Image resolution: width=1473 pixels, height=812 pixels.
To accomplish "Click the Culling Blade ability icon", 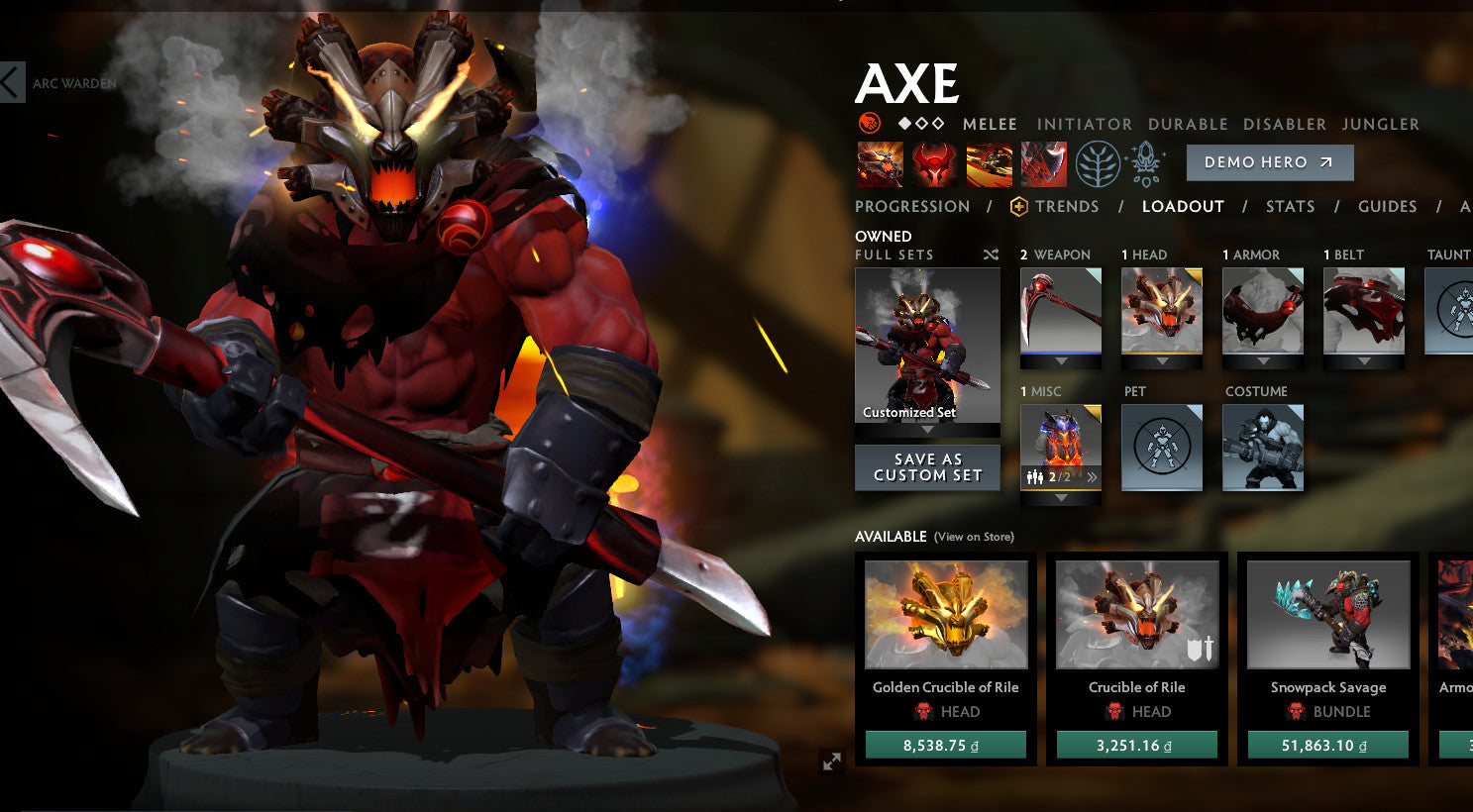I will click(x=1043, y=162).
